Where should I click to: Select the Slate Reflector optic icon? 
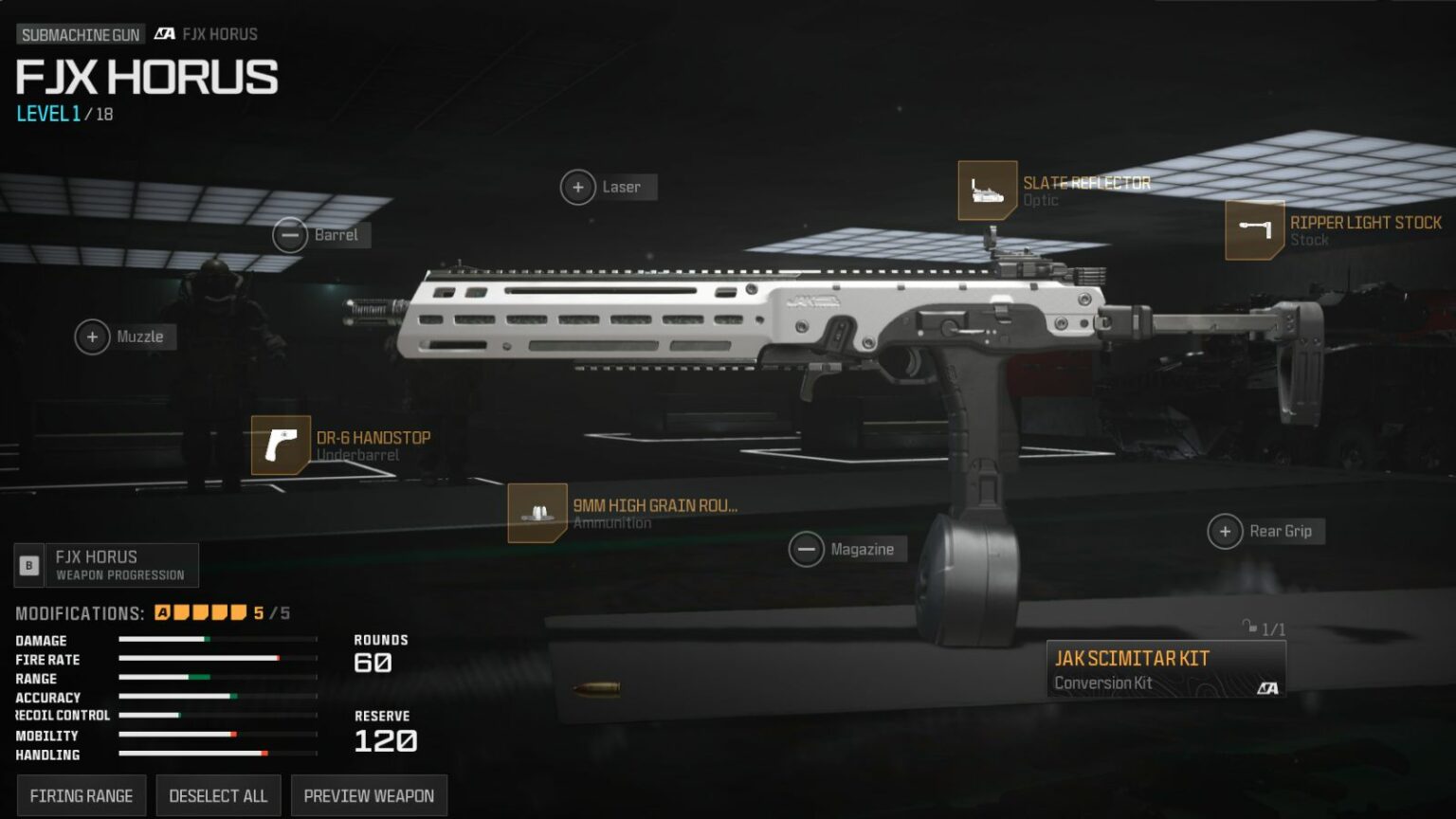tap(989, 190)
